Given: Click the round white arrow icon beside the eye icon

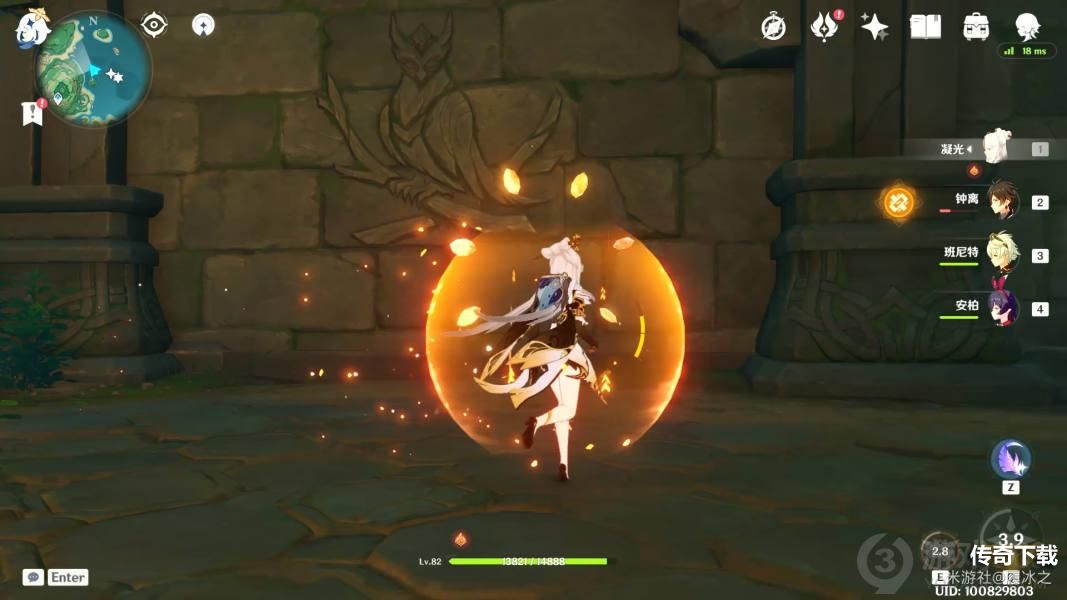Looking at the screenshot, I should (x=202, y=25).
